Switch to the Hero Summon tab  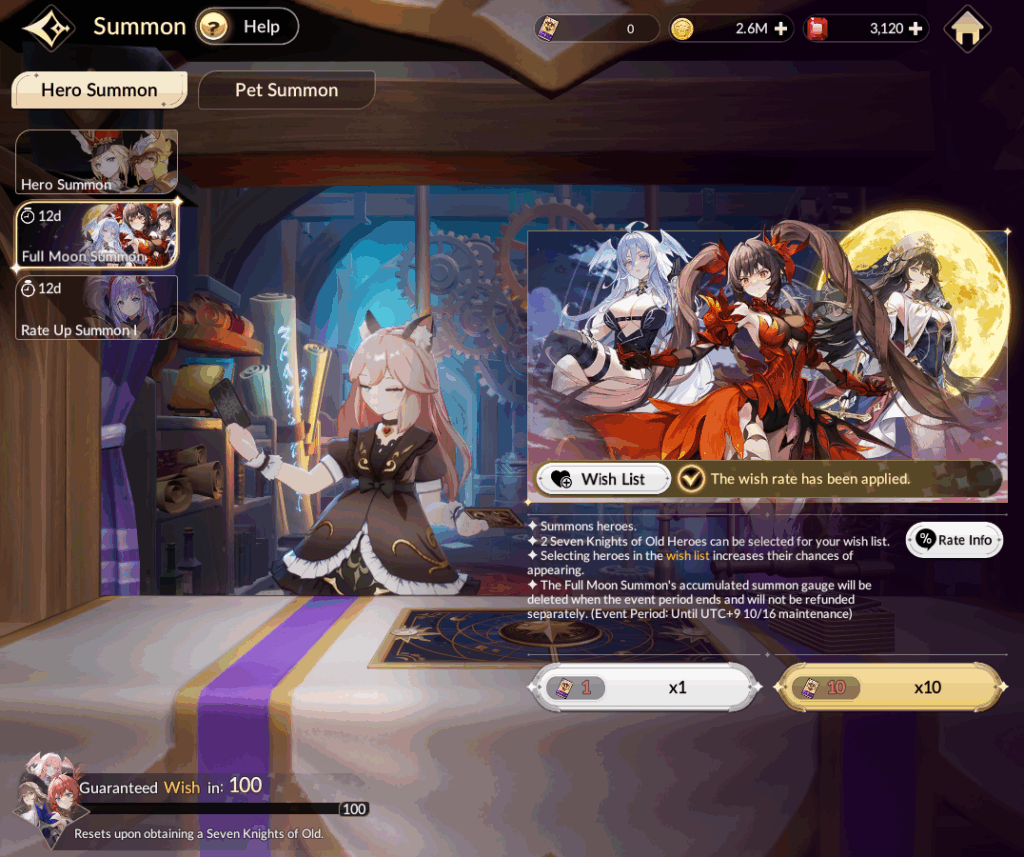99,90
